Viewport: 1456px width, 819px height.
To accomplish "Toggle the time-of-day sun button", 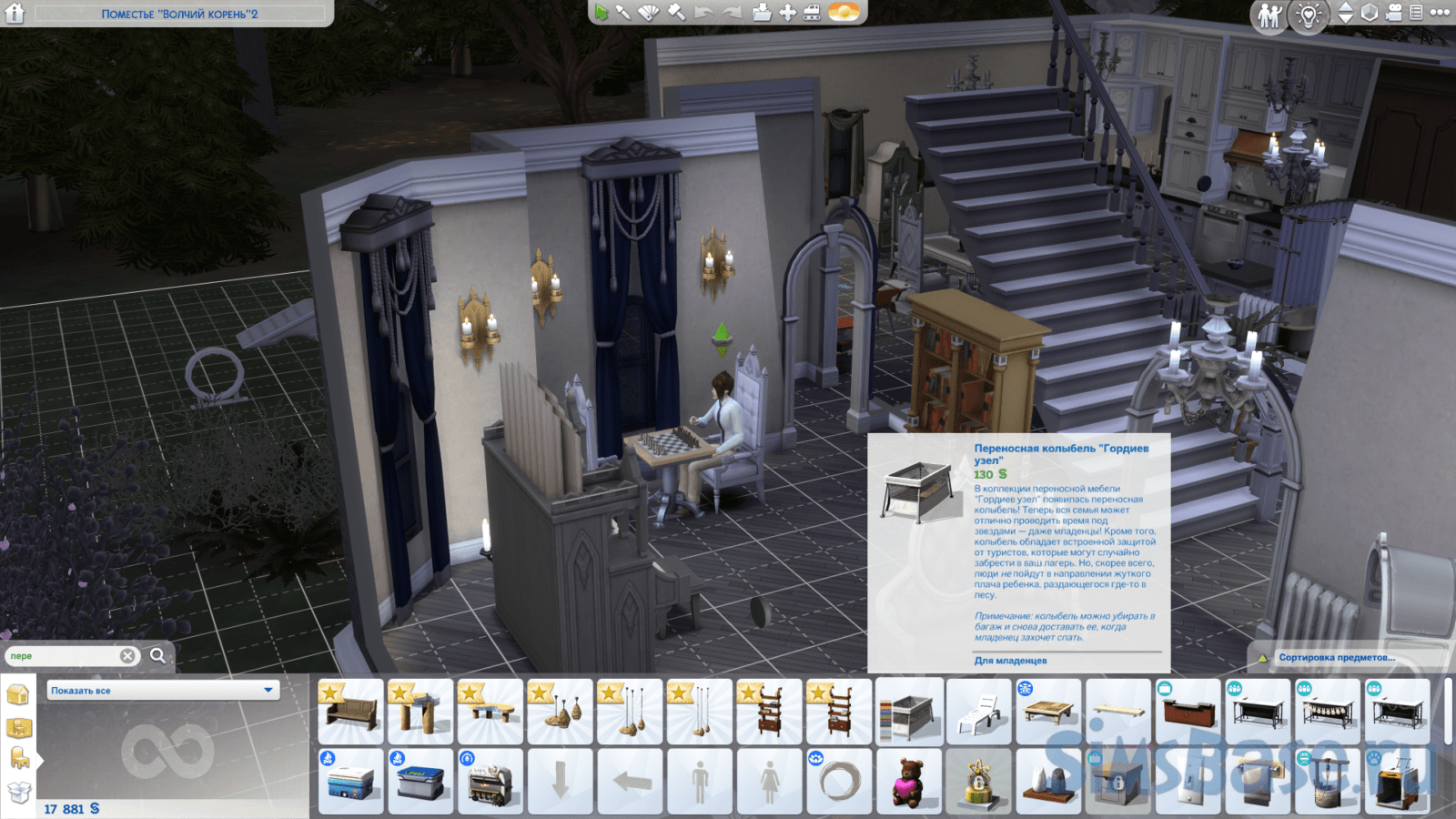I will click(x=844, y=12).
